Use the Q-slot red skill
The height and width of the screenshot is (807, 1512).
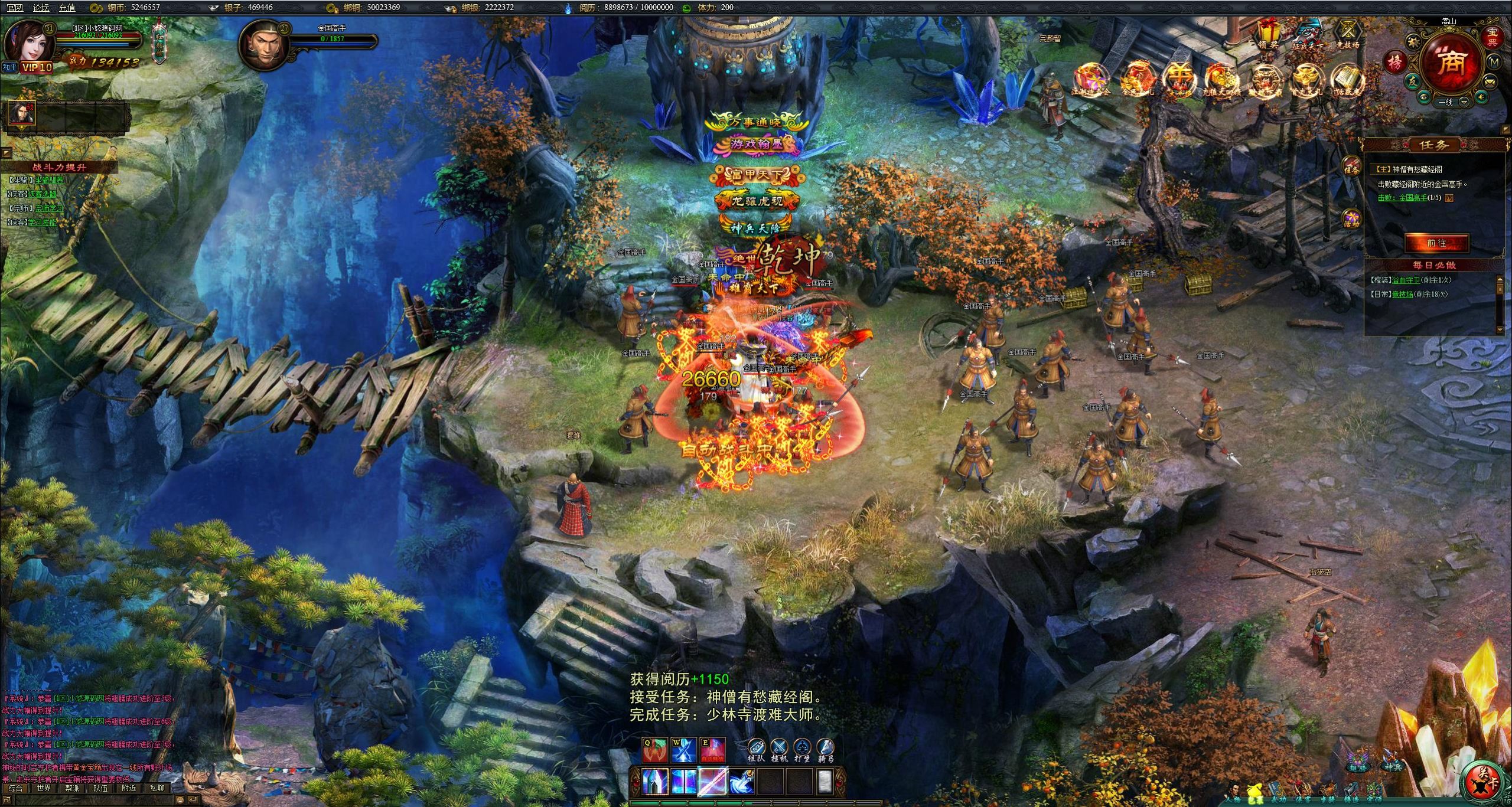click(654, 751)
